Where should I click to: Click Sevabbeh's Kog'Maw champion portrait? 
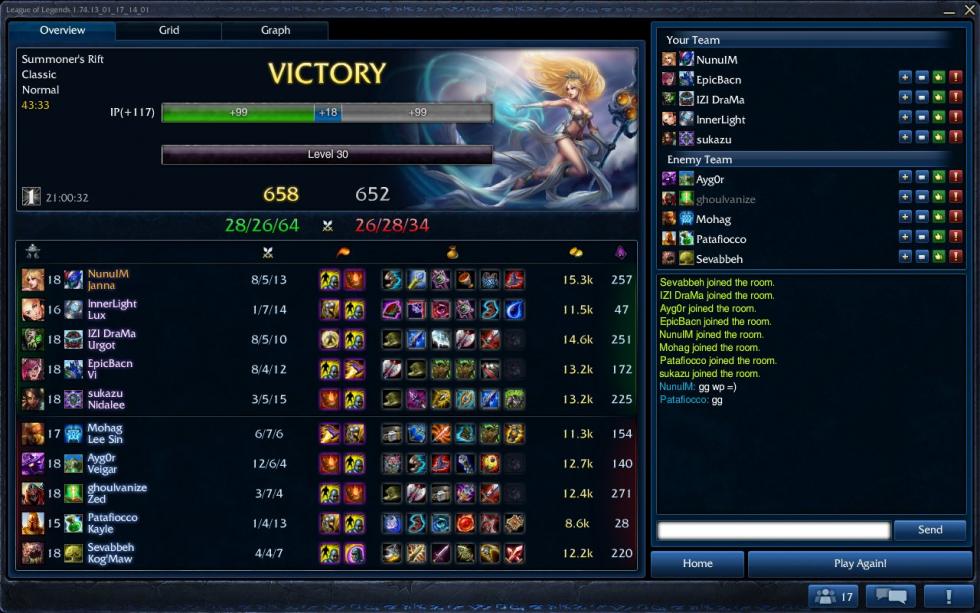[33, 553]
